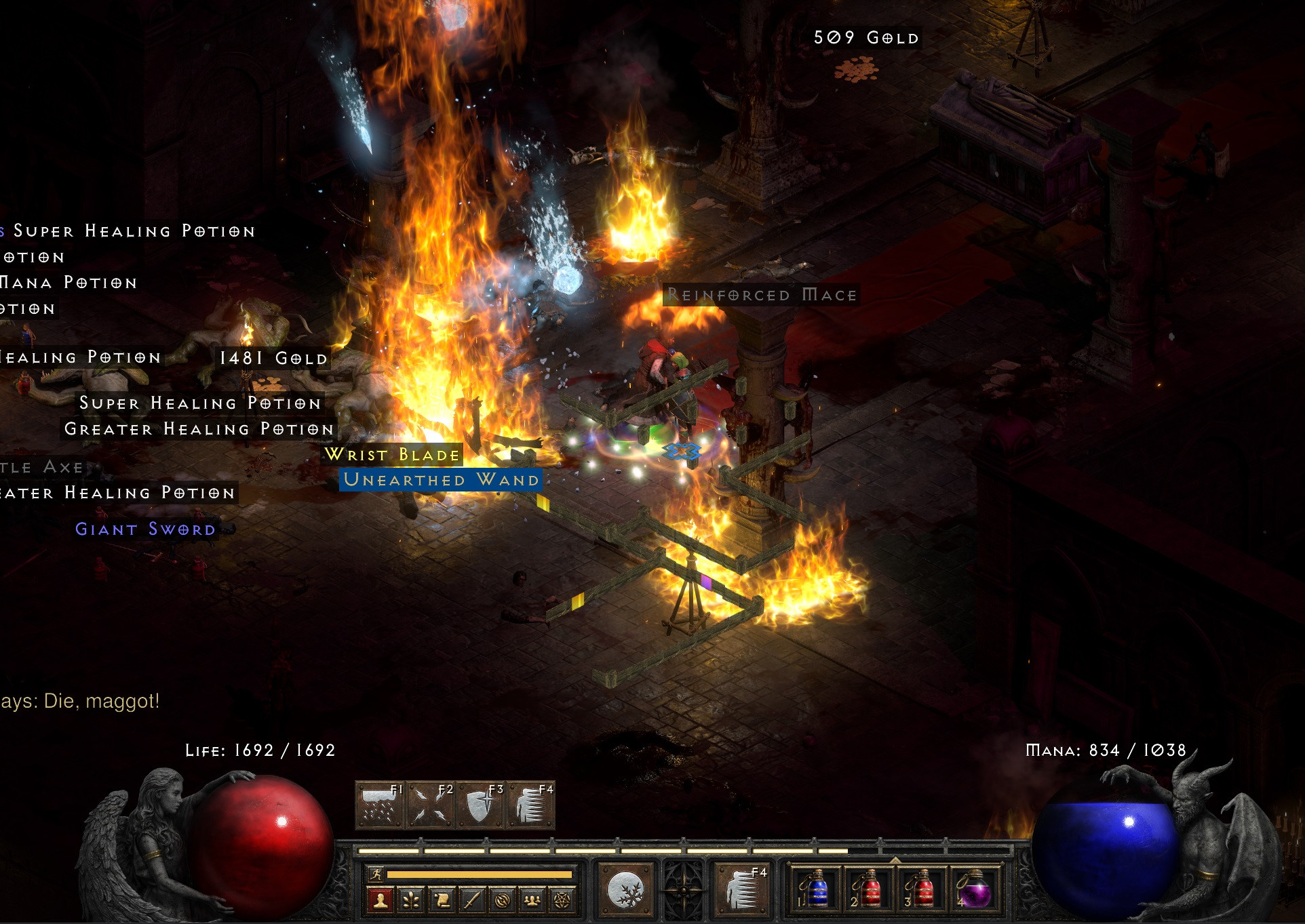Open the inventory sword button
This screenshot has height=924, width=1305.
coord(471,900)
